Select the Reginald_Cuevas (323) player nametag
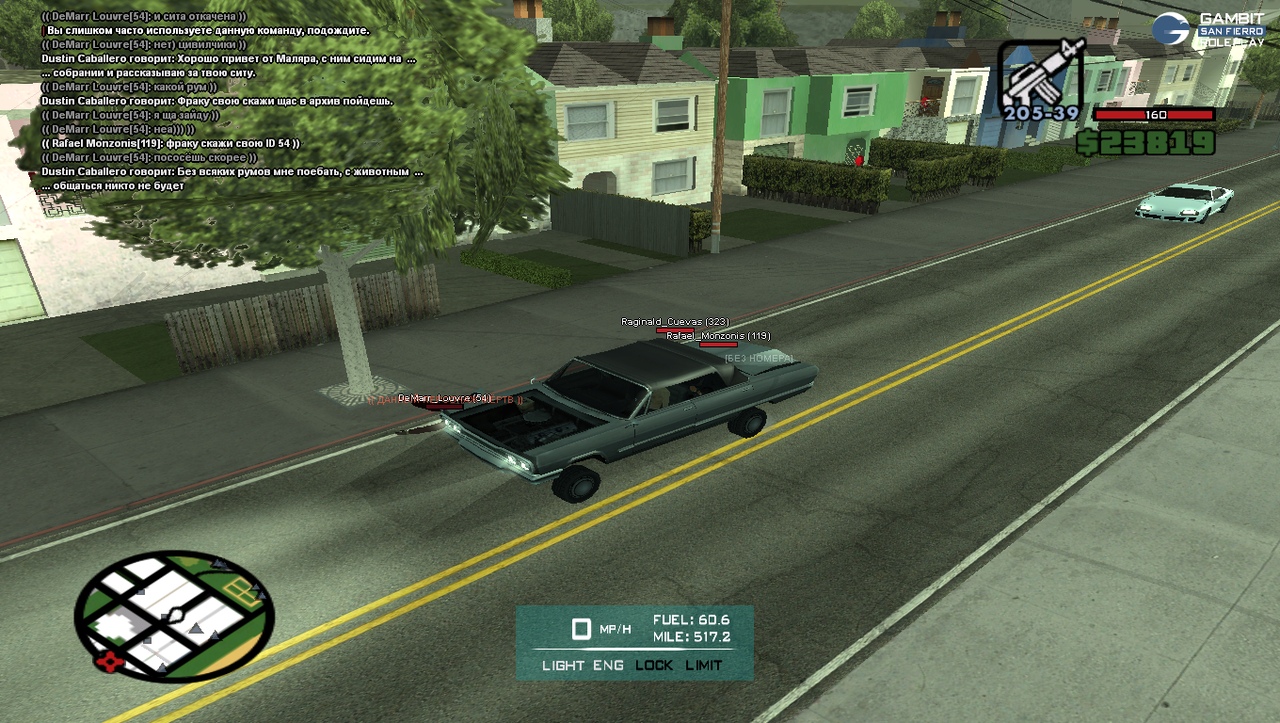The image size is (1280, 723). click(x=675, y=322)
